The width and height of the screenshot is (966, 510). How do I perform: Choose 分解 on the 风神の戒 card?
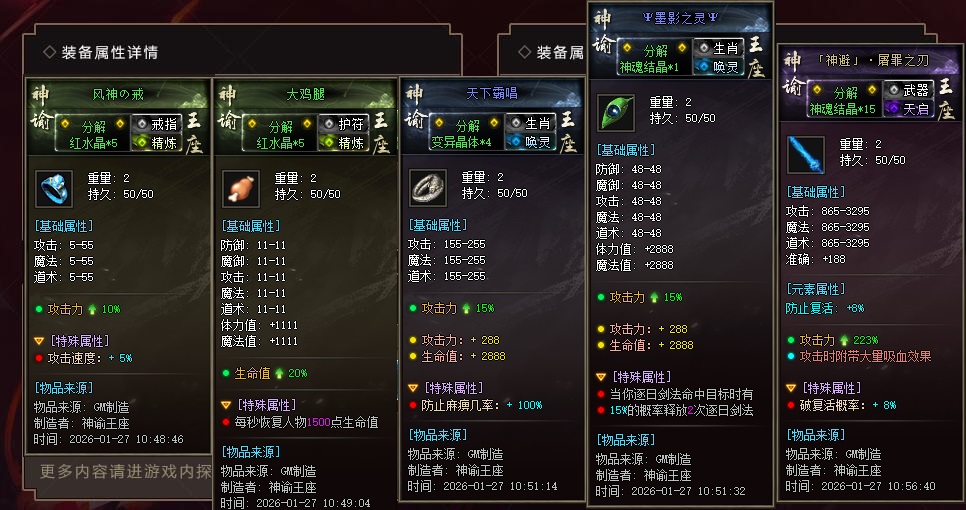click(95, 125)
